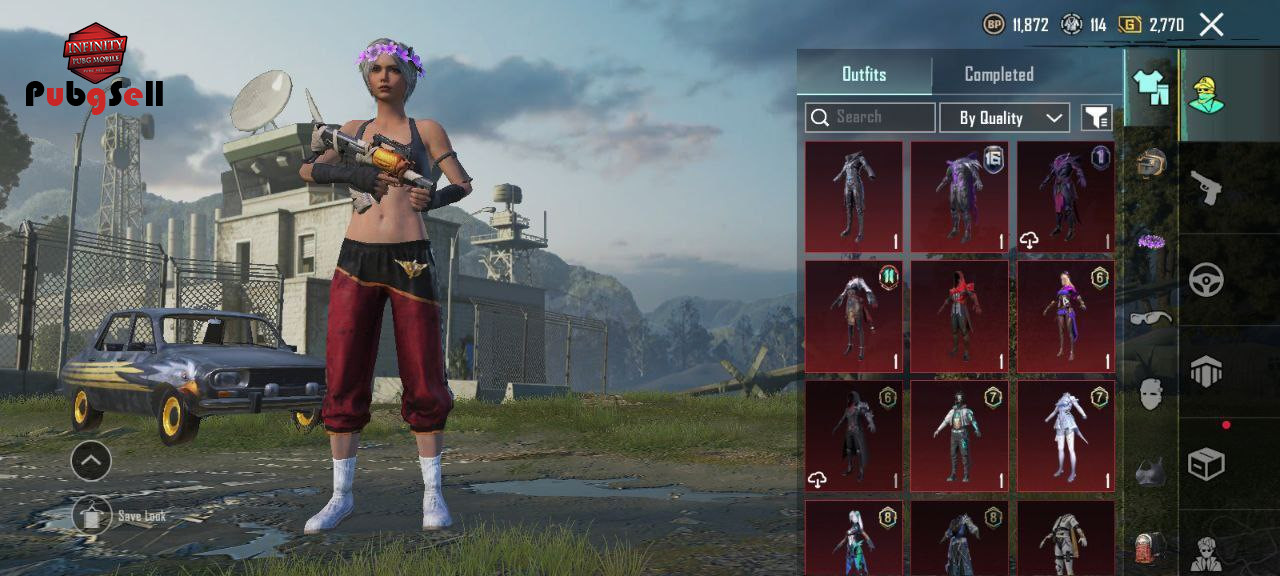The width and height of the screenshot is (1280, 576).
Task: Close the inventory with the X button
Action: [x=1211, y=25]
